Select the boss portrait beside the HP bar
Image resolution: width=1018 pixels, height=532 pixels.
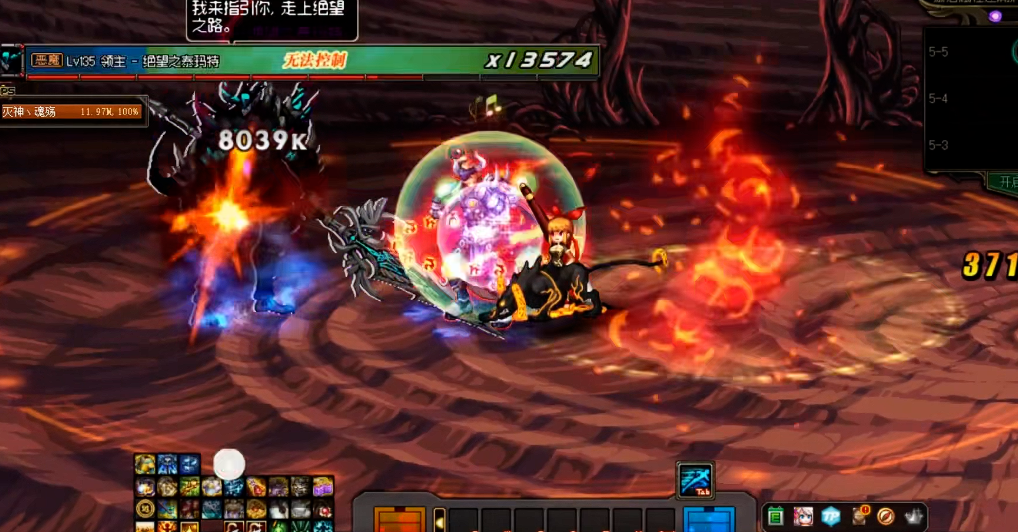(x=11, y=61)
